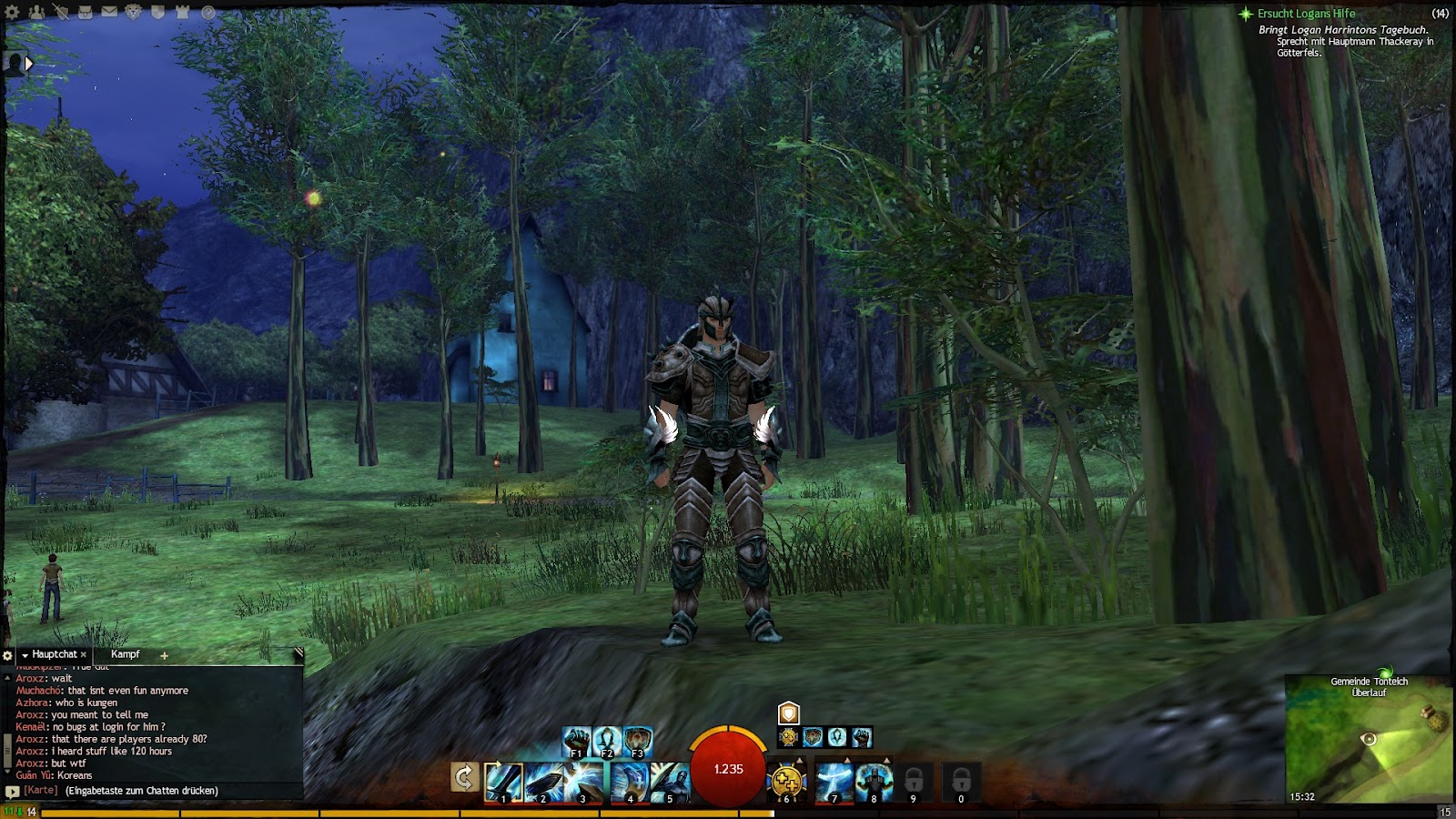Activate the F1 fist virtue skill
This screenshot has width=1456, height=819.
pos(576,741)
